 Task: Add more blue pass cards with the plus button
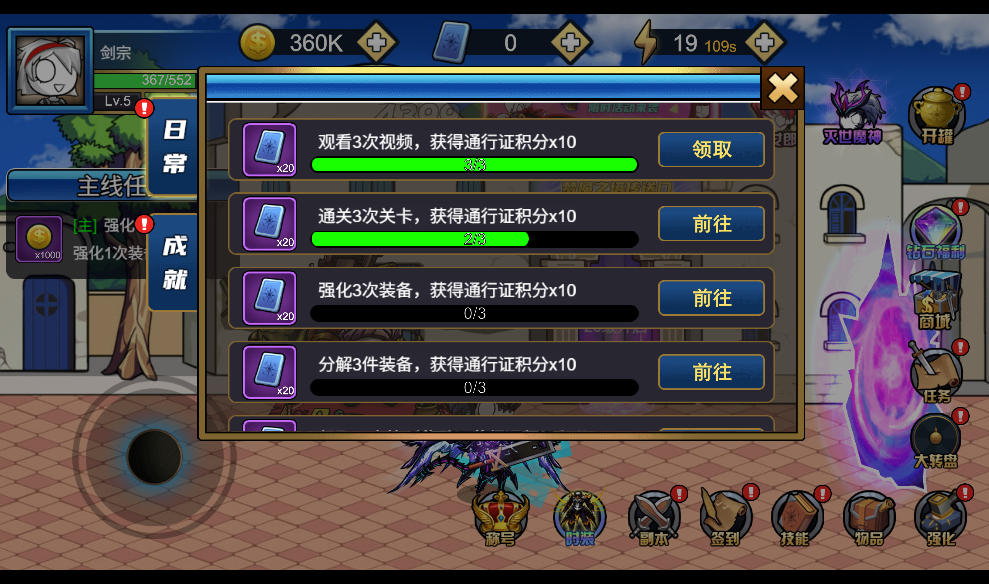pyautogui.click(x=570, y=43)
